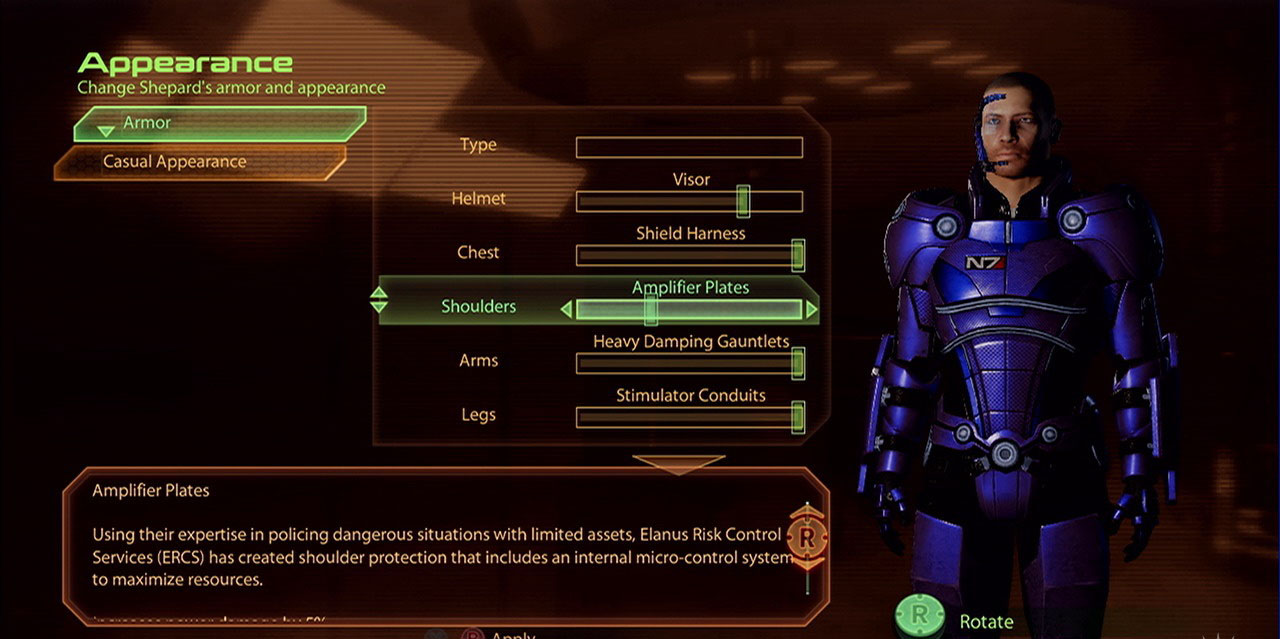Click the up/down arrows beside Shoulders row
Image resolution: width=1280 pixels, height=639 pixels.
tap(379, 300)
